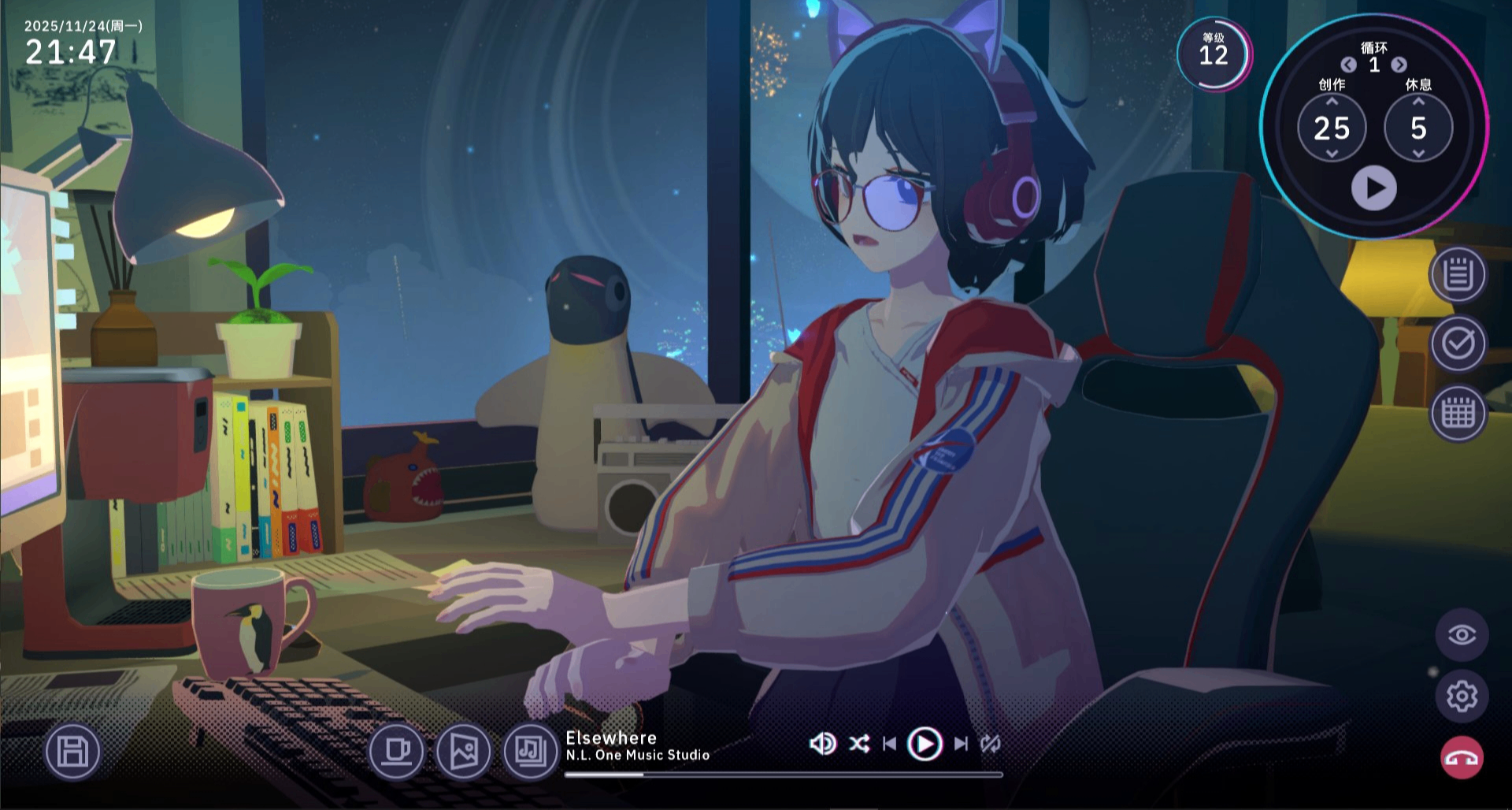The width and height of the screenshot is (1512, 810).
Task: Skip to the next music track
Action: (x=961, y=744)
